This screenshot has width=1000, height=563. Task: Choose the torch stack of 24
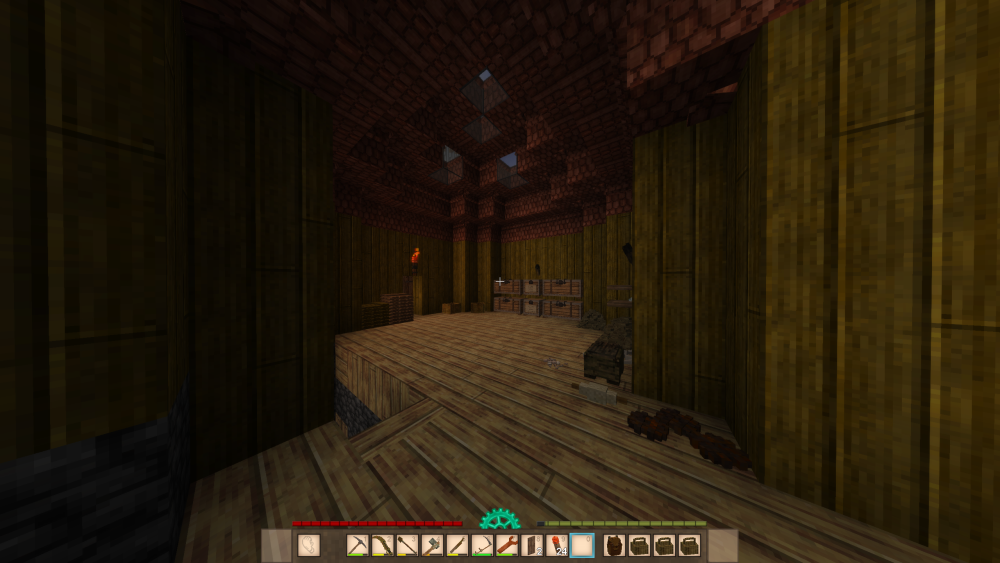pyautogui.click(x=557, y=546)
